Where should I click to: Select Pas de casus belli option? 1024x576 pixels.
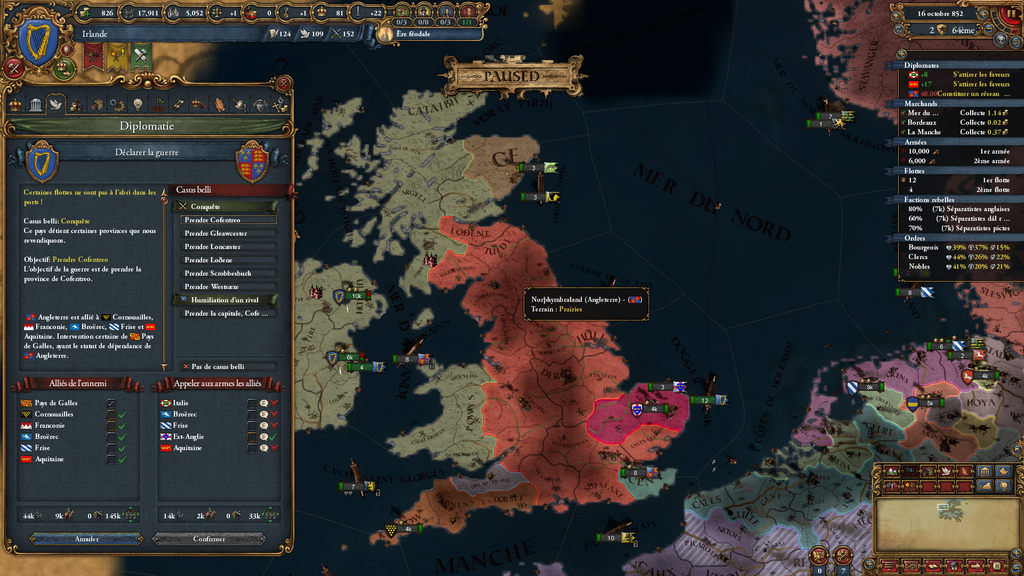pos(229,367)
